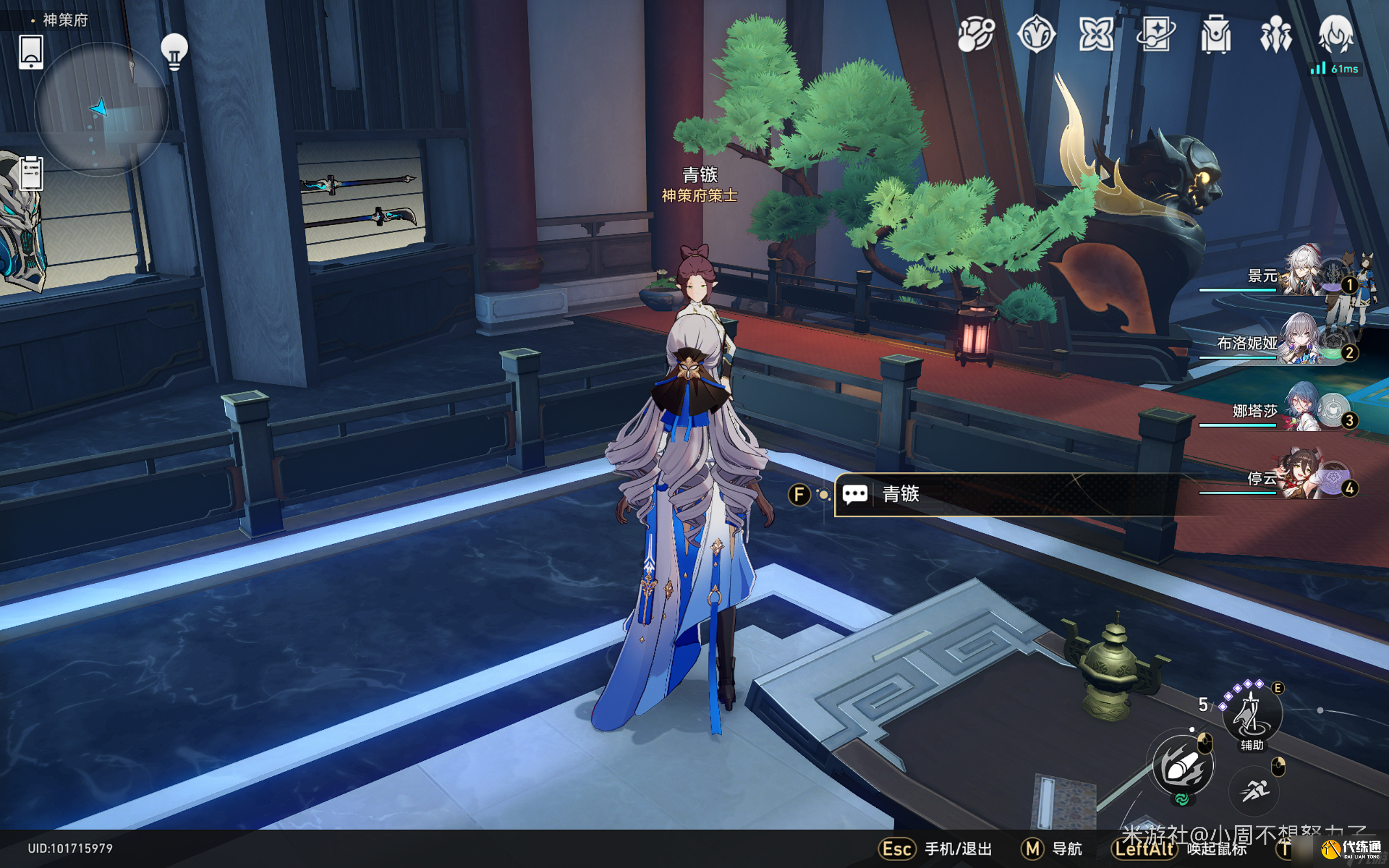The height and width of the screenshot is (868, 1389).
Task: Open the phone menu icon
Action: coord(31,52)
